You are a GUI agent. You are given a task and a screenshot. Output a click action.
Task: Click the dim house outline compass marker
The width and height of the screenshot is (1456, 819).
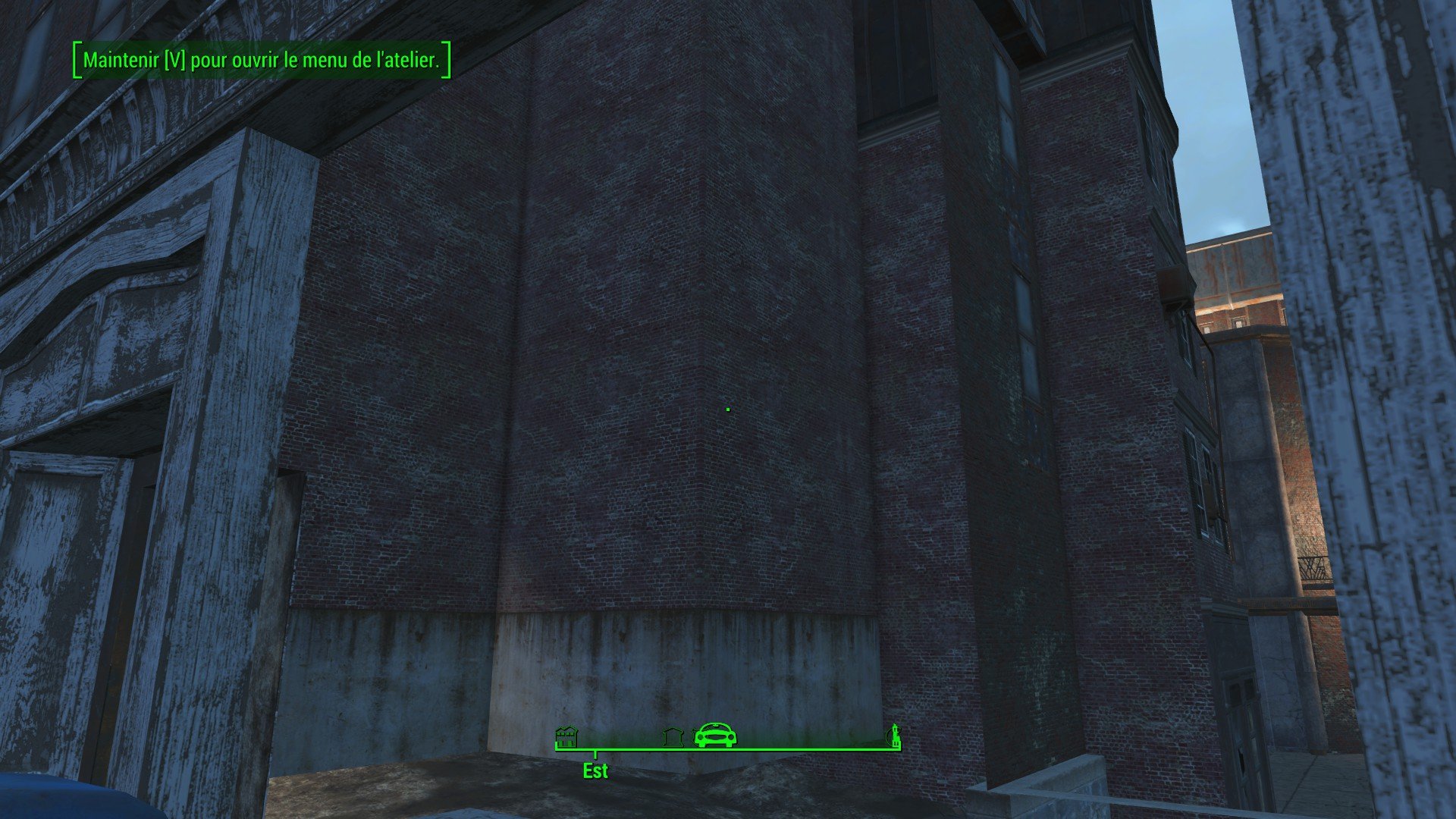pos(673,736)
